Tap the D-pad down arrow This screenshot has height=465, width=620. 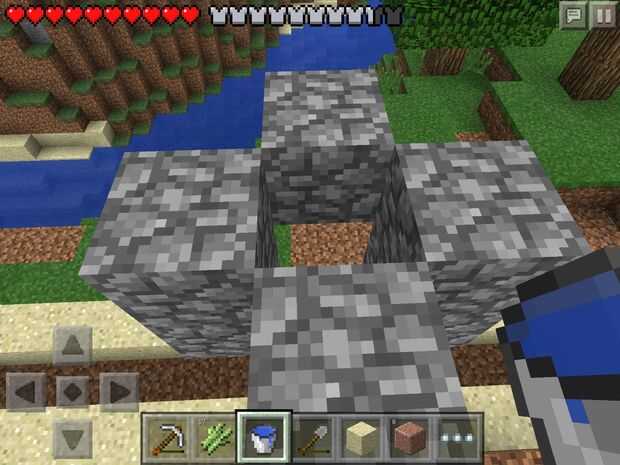tap(72, 437)
